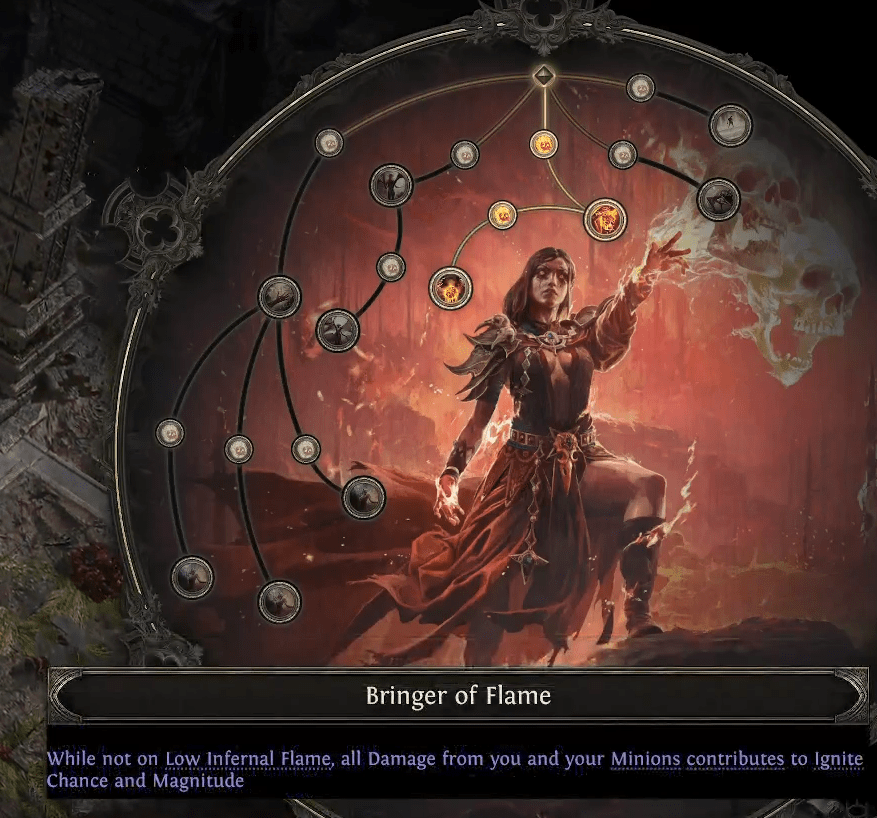
Task: Select the lit small node directly under the diamond
Action: pyautogui.click(x=543, y=143)
